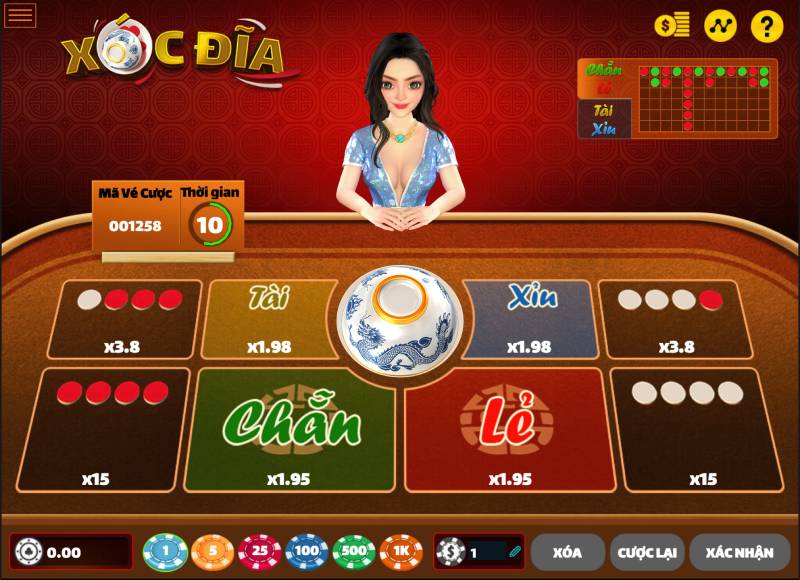
Task: Place a bet on Lẻ
Action: [x=509, y=430]
